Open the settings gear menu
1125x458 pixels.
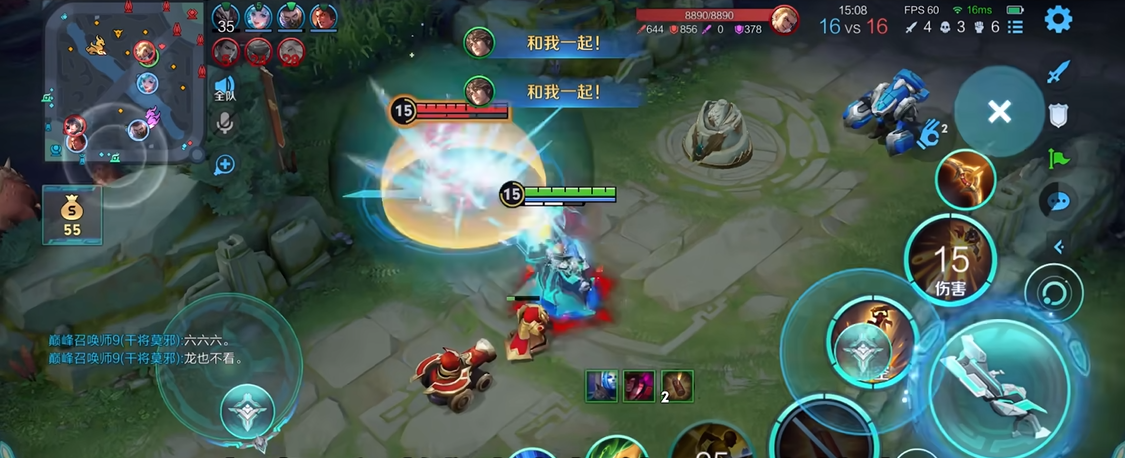1058,19
